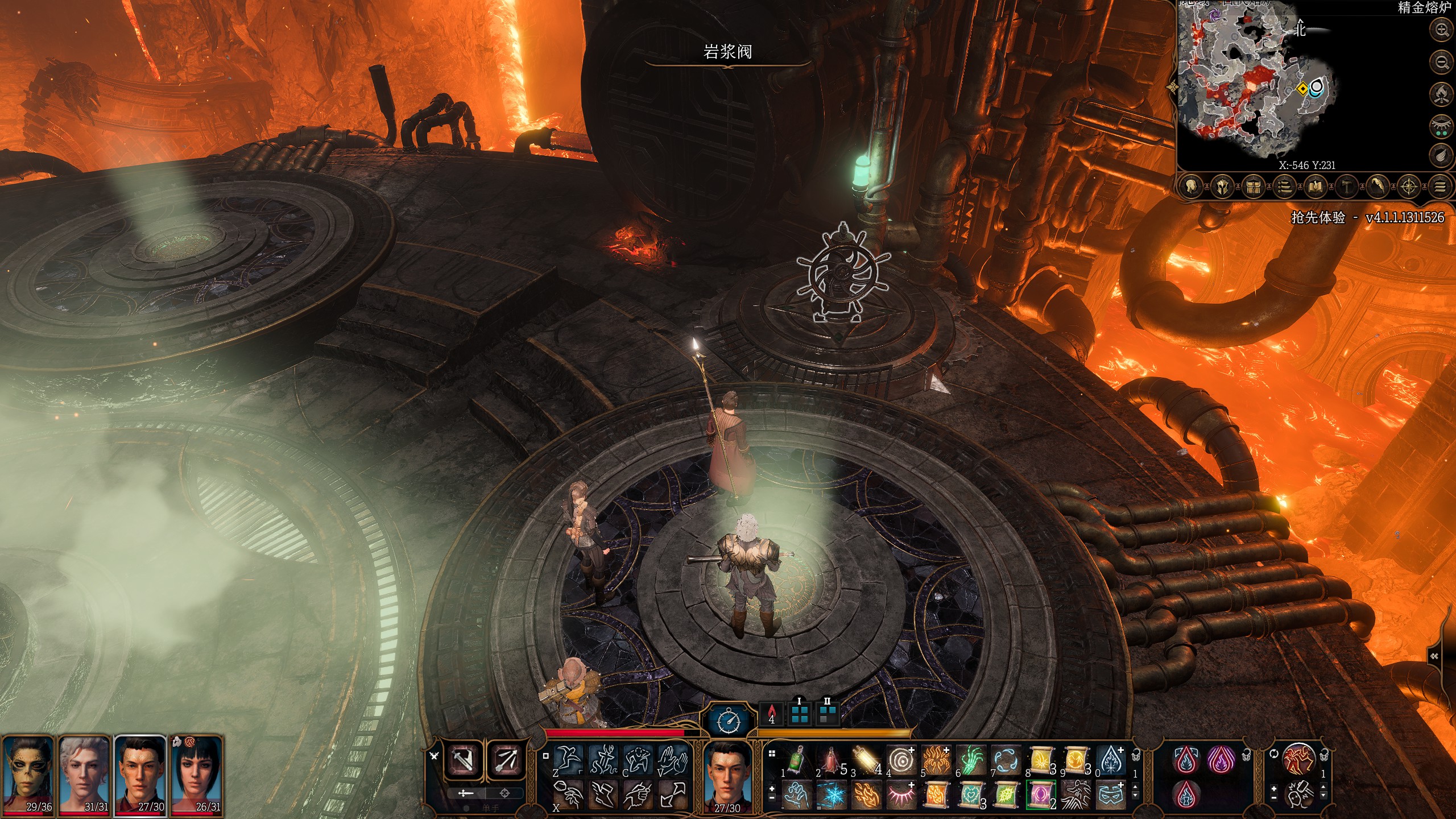Select the ranged crossbow weapon slot
Image resolution: width=1456 pixels, height=819 pixels.
tap(505, 759)
